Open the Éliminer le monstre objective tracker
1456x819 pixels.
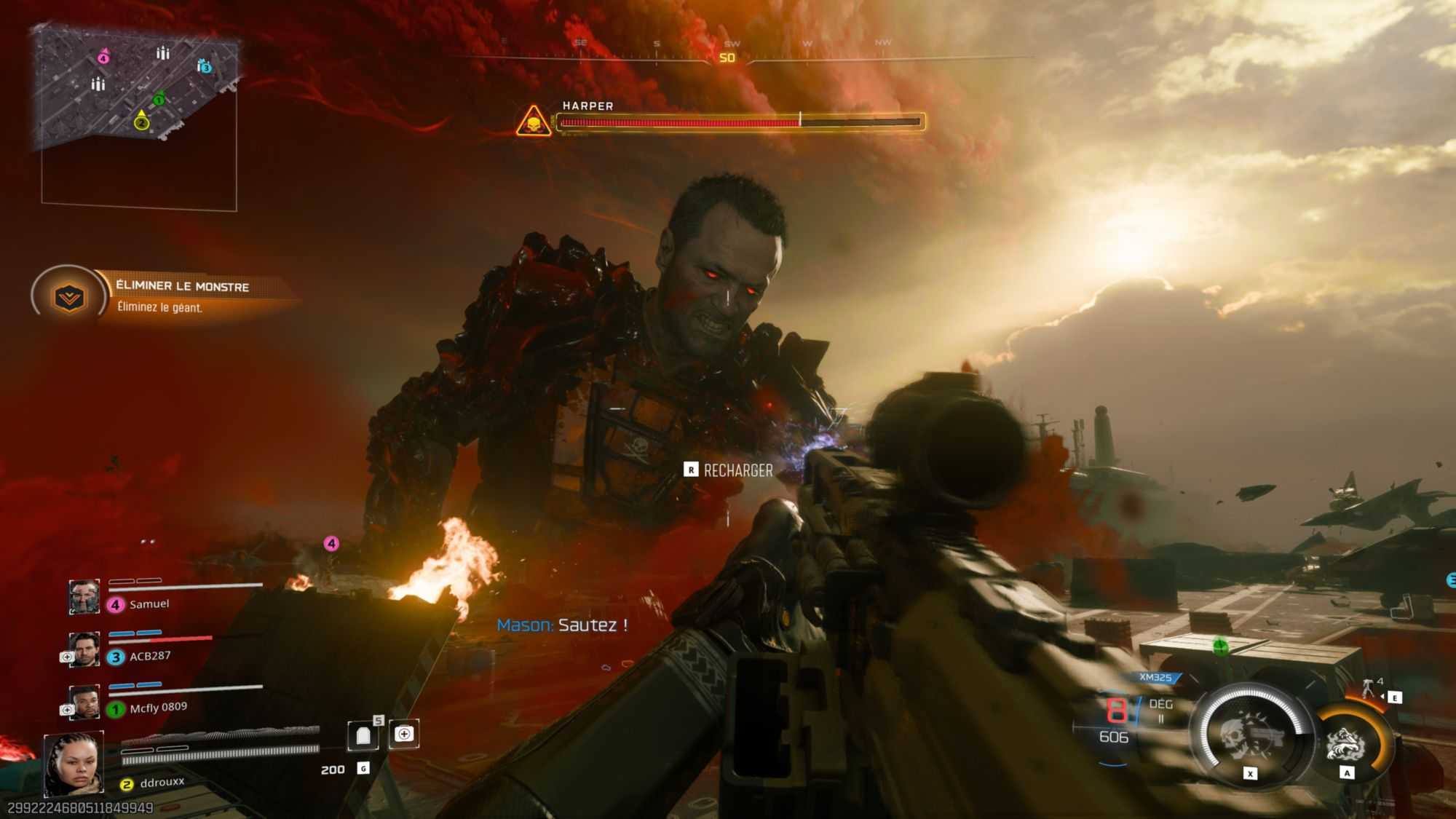[69, 296]
